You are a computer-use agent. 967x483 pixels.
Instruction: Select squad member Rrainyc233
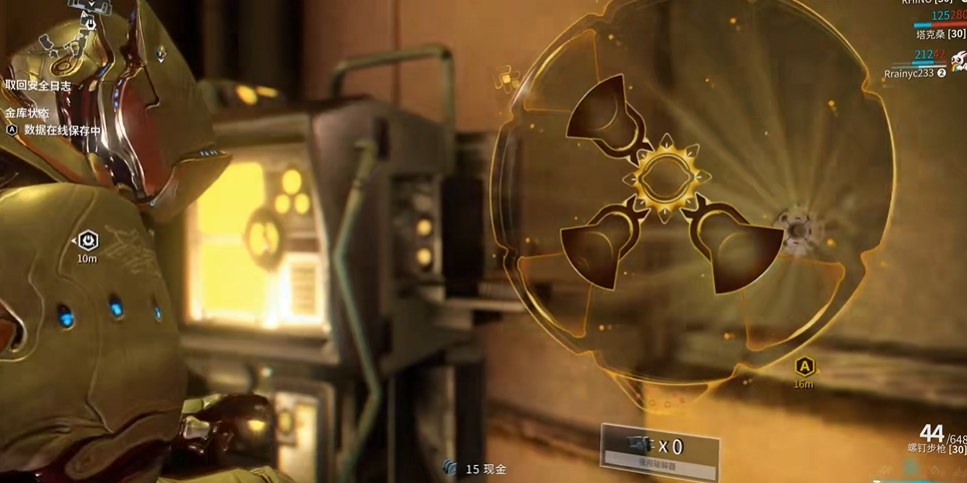[909, 73]
